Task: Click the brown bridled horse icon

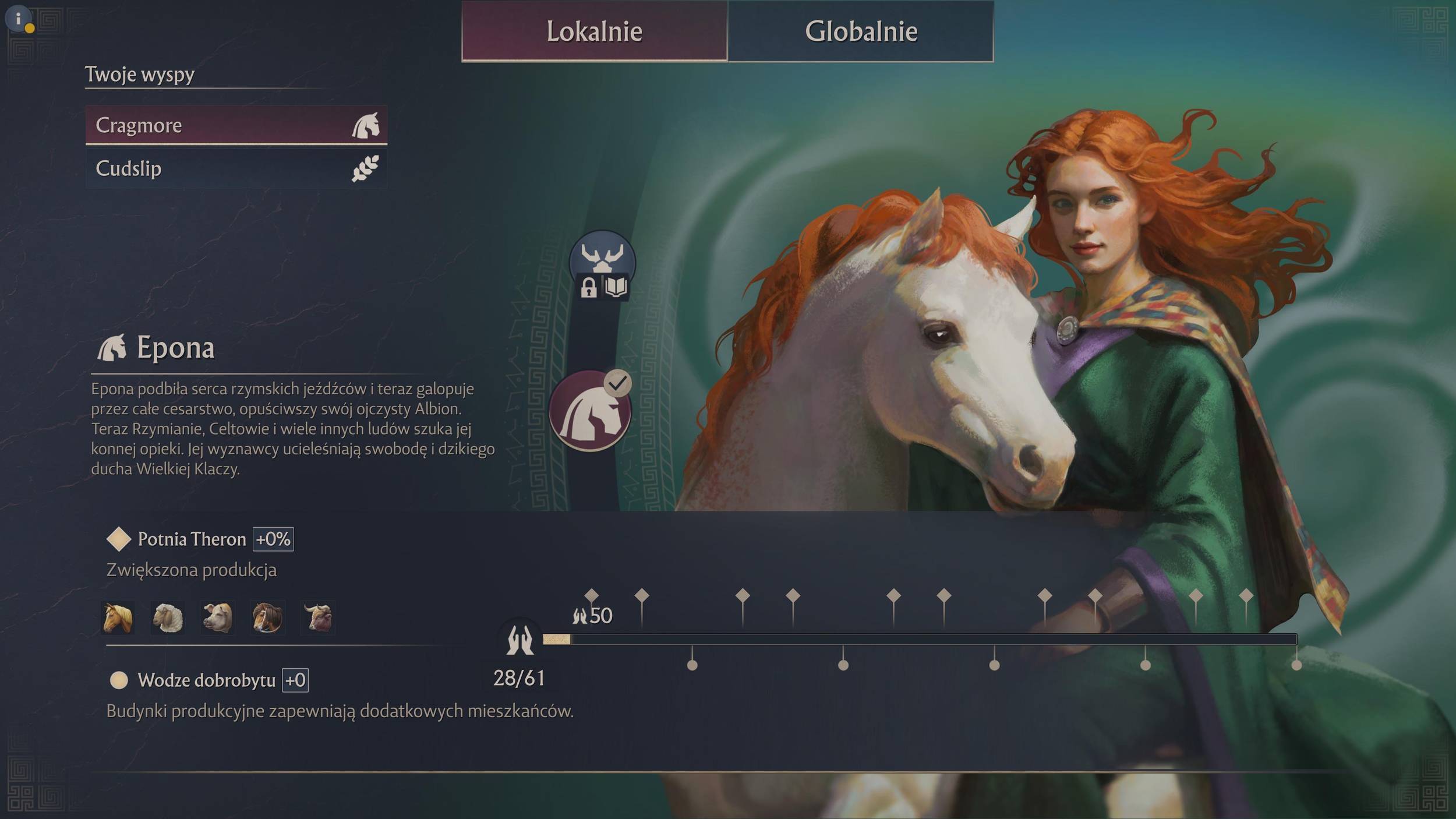Action: point(268,617)
